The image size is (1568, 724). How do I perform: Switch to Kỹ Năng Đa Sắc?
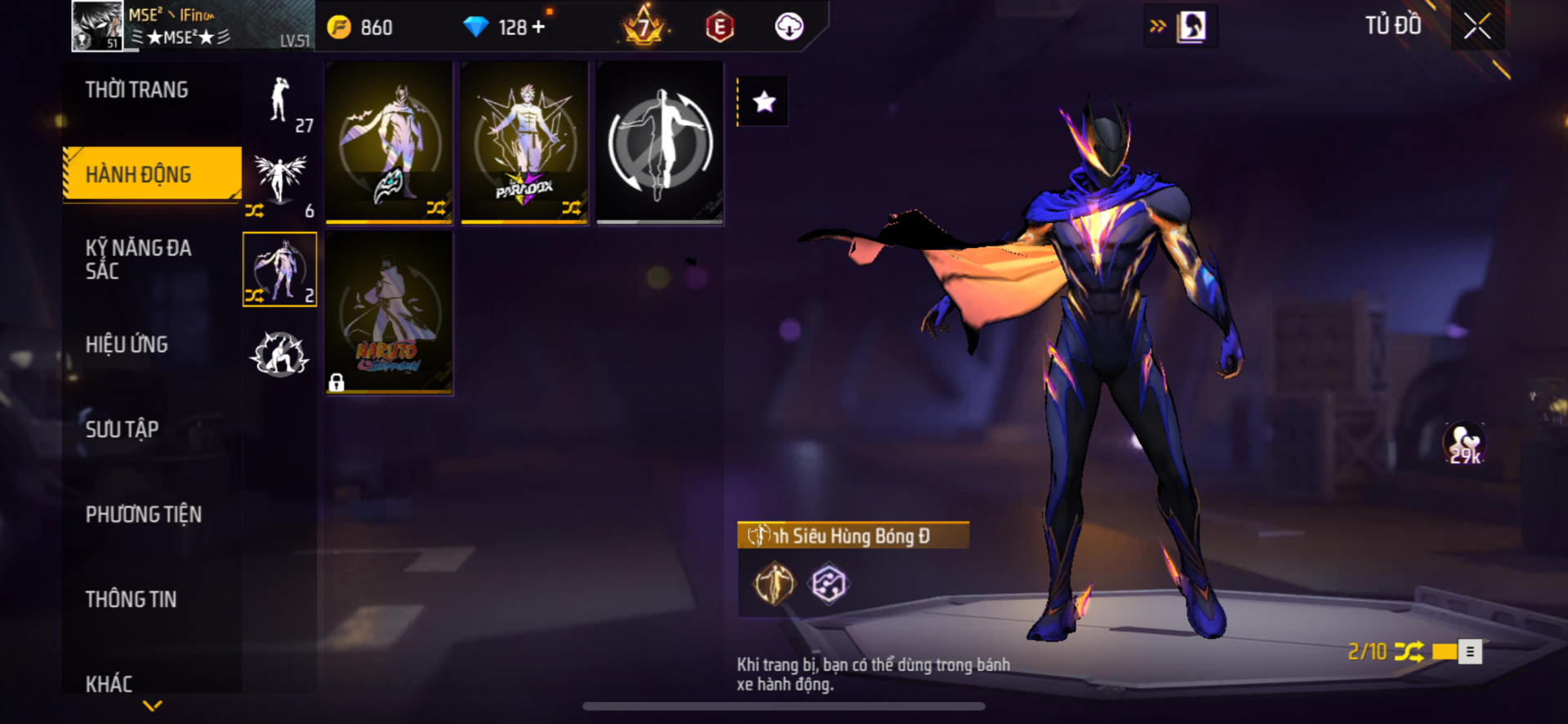pos(138,260)
